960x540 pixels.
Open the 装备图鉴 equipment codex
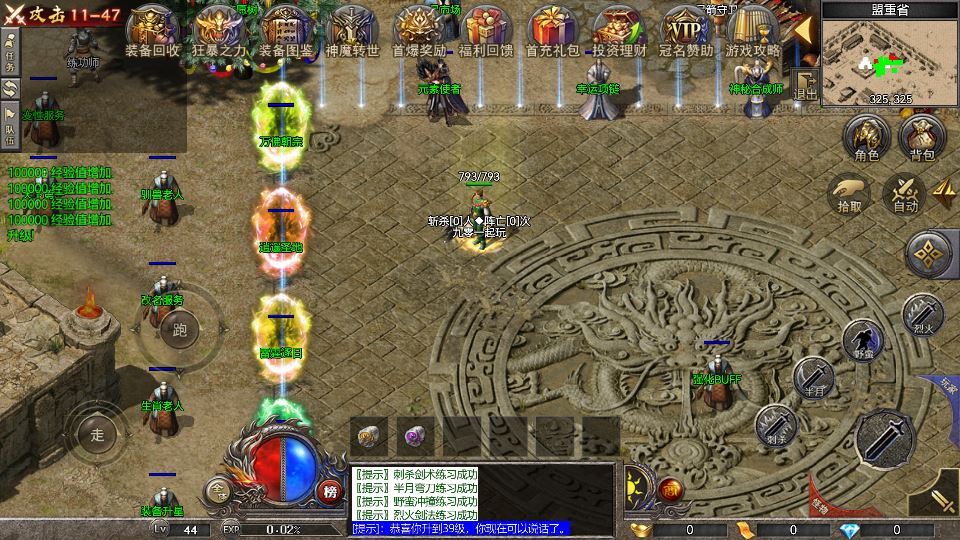(x=286, y=30)
